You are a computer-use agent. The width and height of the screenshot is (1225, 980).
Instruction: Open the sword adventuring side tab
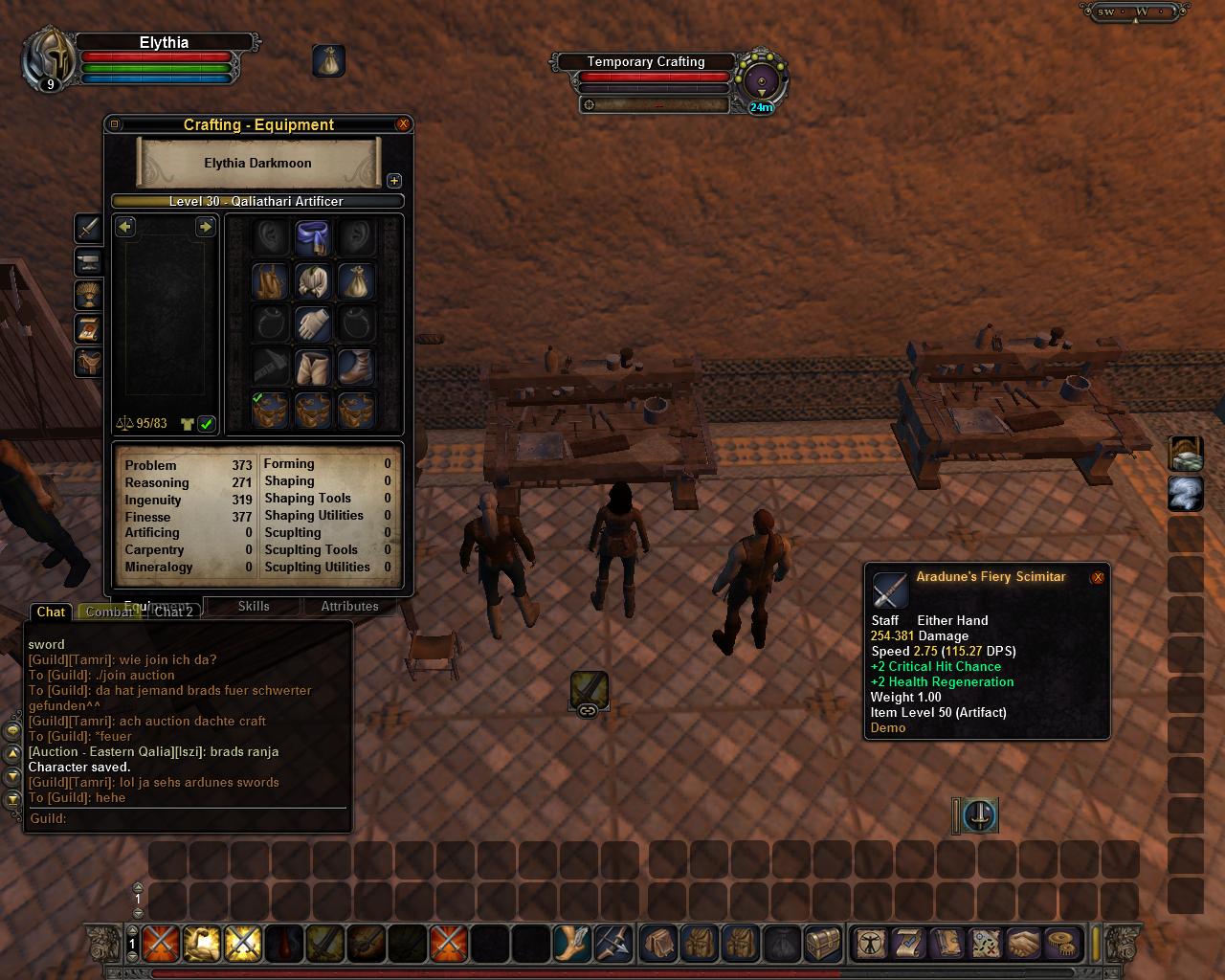(x=89, y=229)
